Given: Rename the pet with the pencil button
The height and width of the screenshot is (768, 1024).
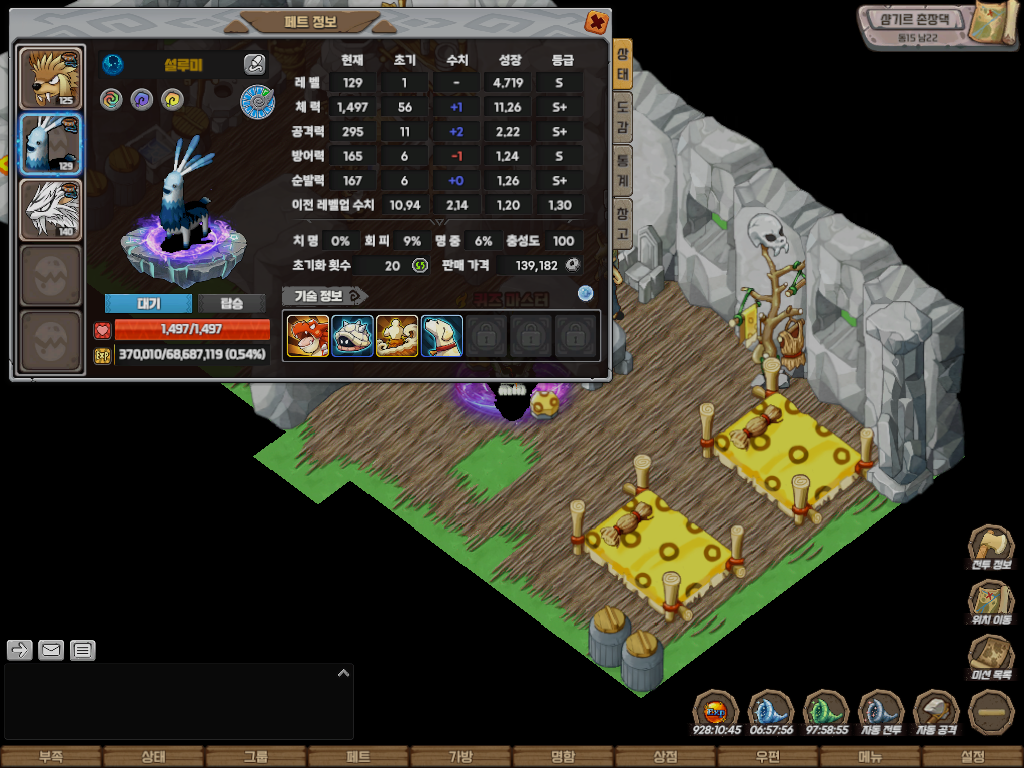Looking at the screenshot, I should point(254,65).
